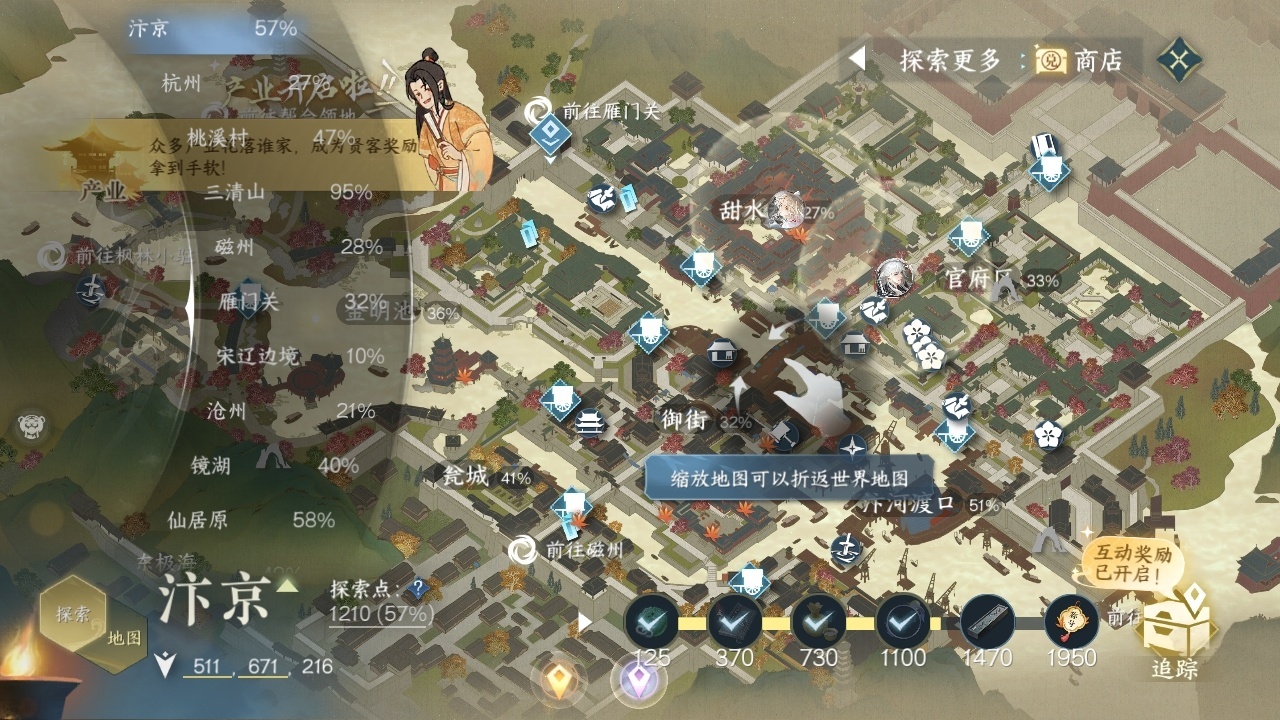Open the 追踪 tracking box
This screenshot has height=720, width=1280.
pyautogui.click(x=1174, y=637)
